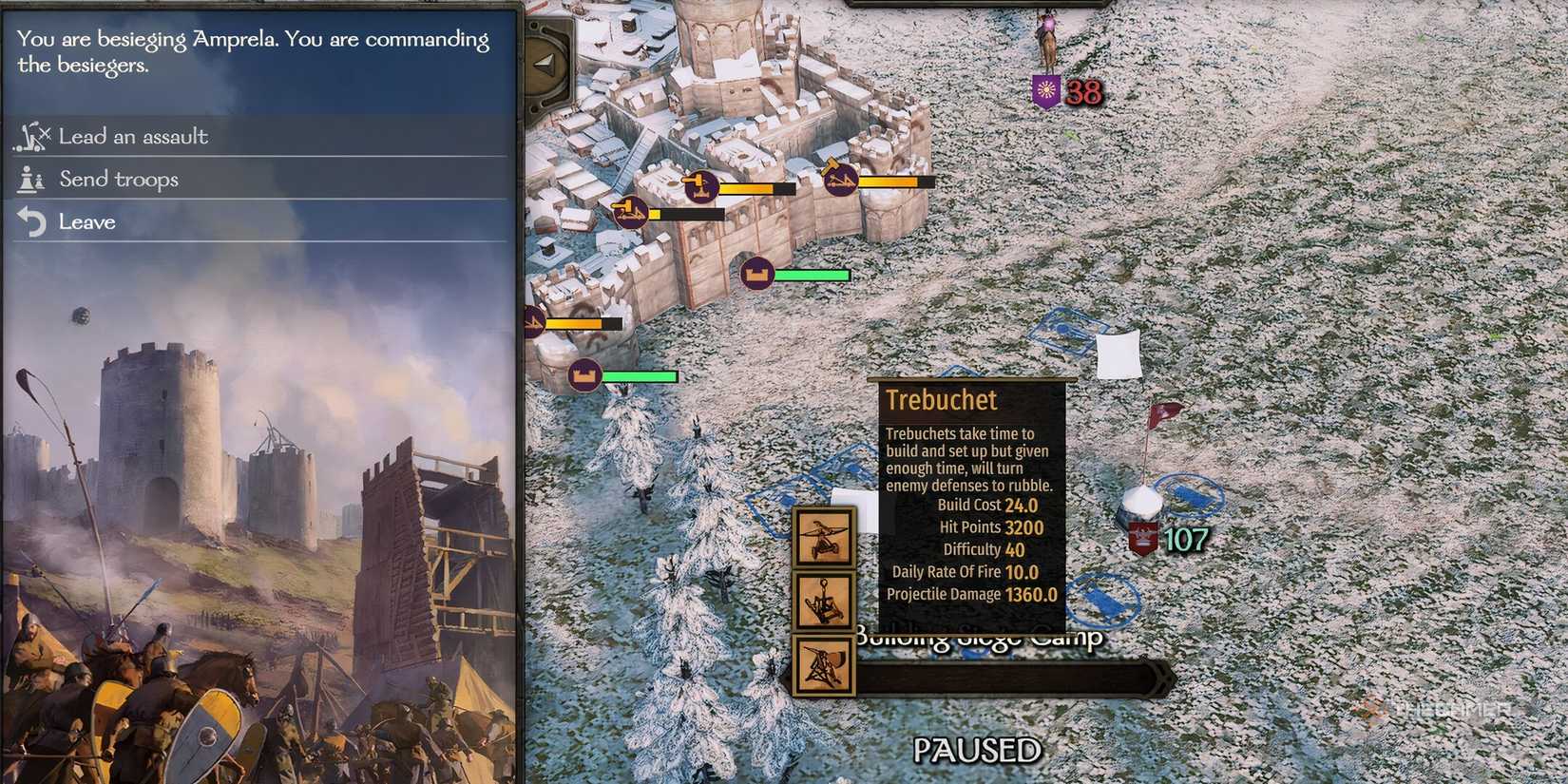Select Lead an assault
1568x784 pixels.
[x=133, y=136]
